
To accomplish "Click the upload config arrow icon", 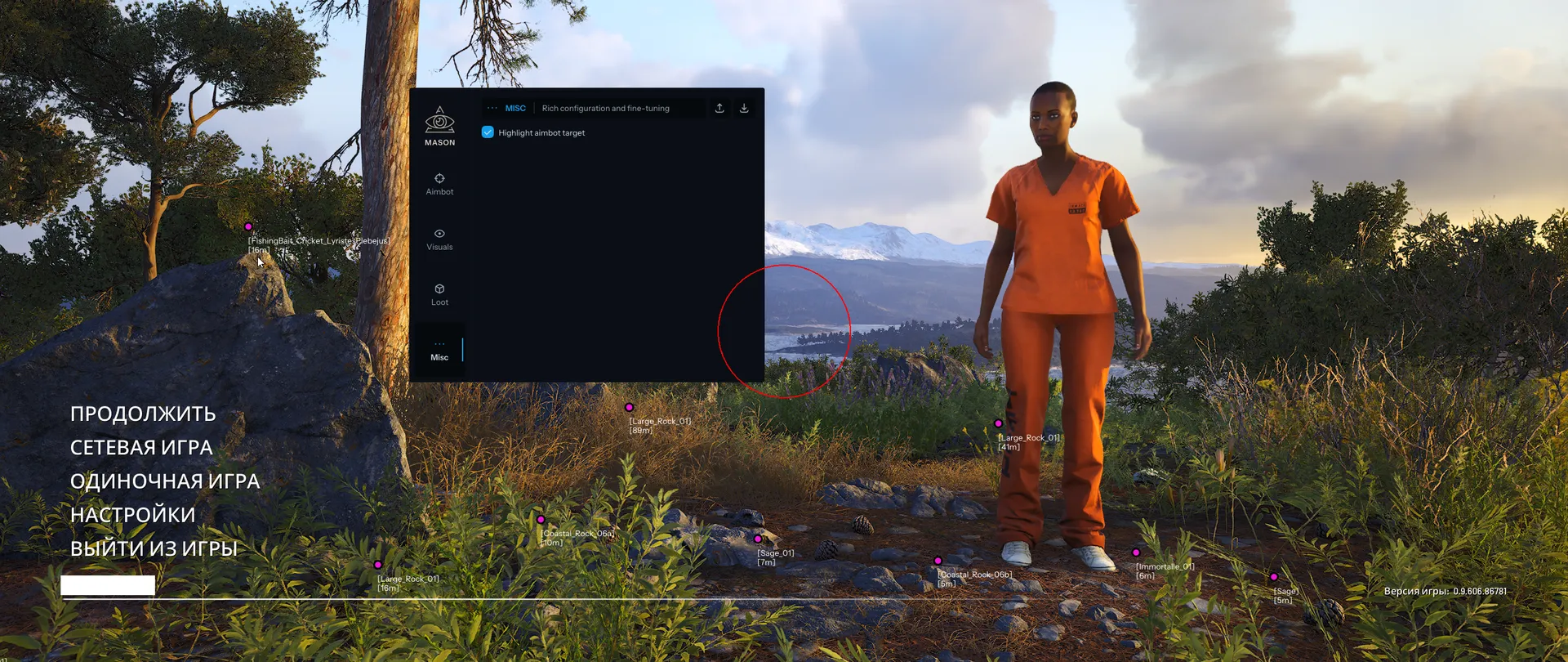I will pos(719,108).
